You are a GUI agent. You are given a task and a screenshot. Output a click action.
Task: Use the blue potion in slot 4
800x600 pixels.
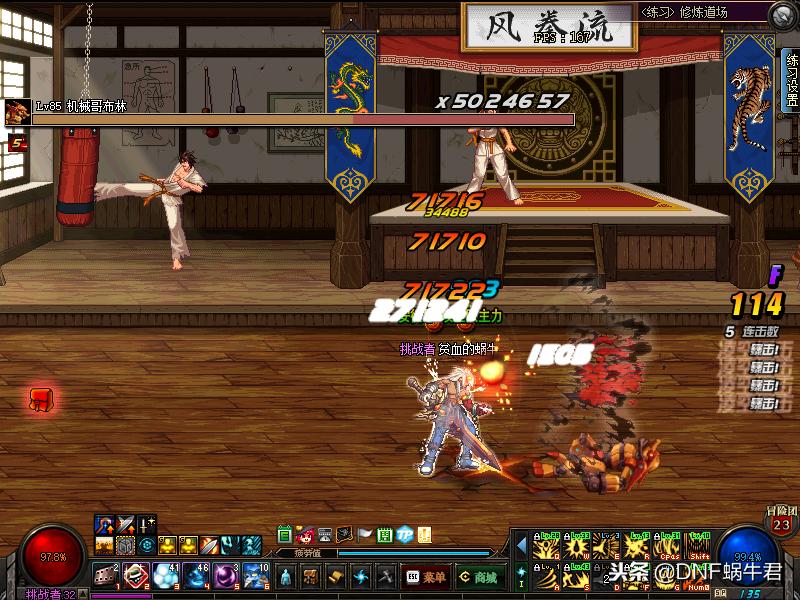coord(196,575)
